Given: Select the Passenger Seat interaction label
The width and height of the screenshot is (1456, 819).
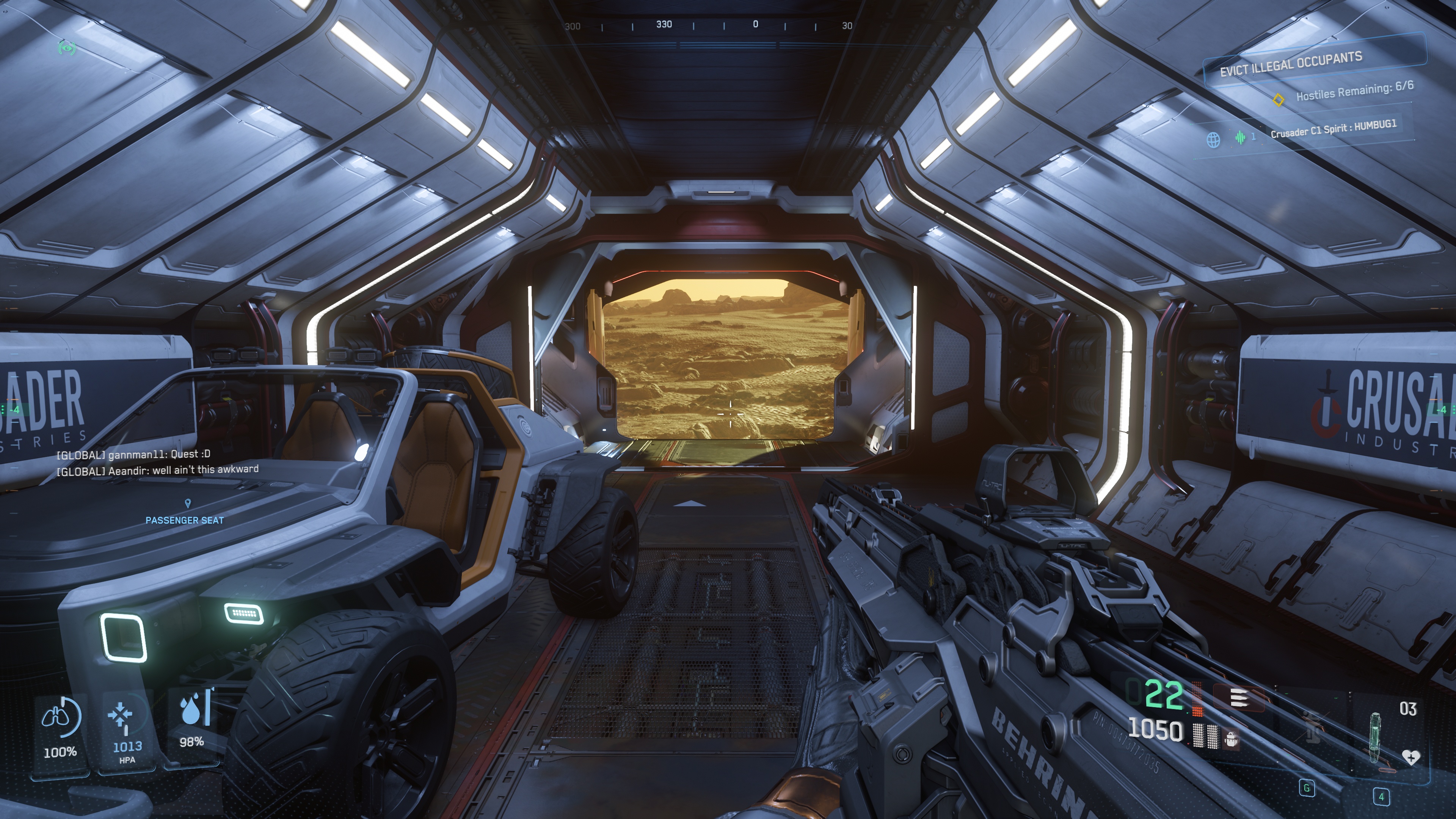Looking at the screenshot, I should [184, 520].
